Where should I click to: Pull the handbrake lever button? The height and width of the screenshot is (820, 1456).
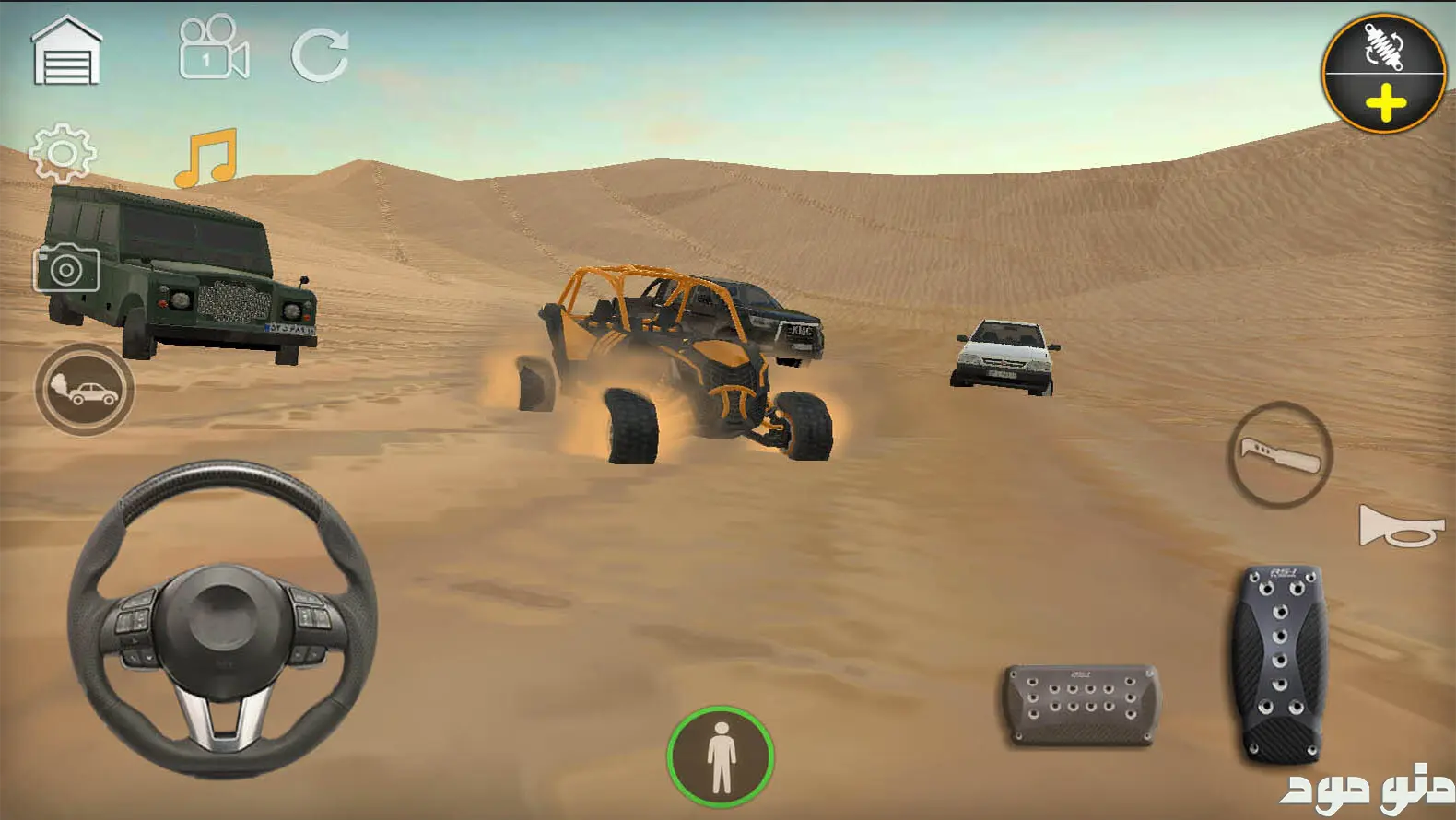[x=1280, y=454]
